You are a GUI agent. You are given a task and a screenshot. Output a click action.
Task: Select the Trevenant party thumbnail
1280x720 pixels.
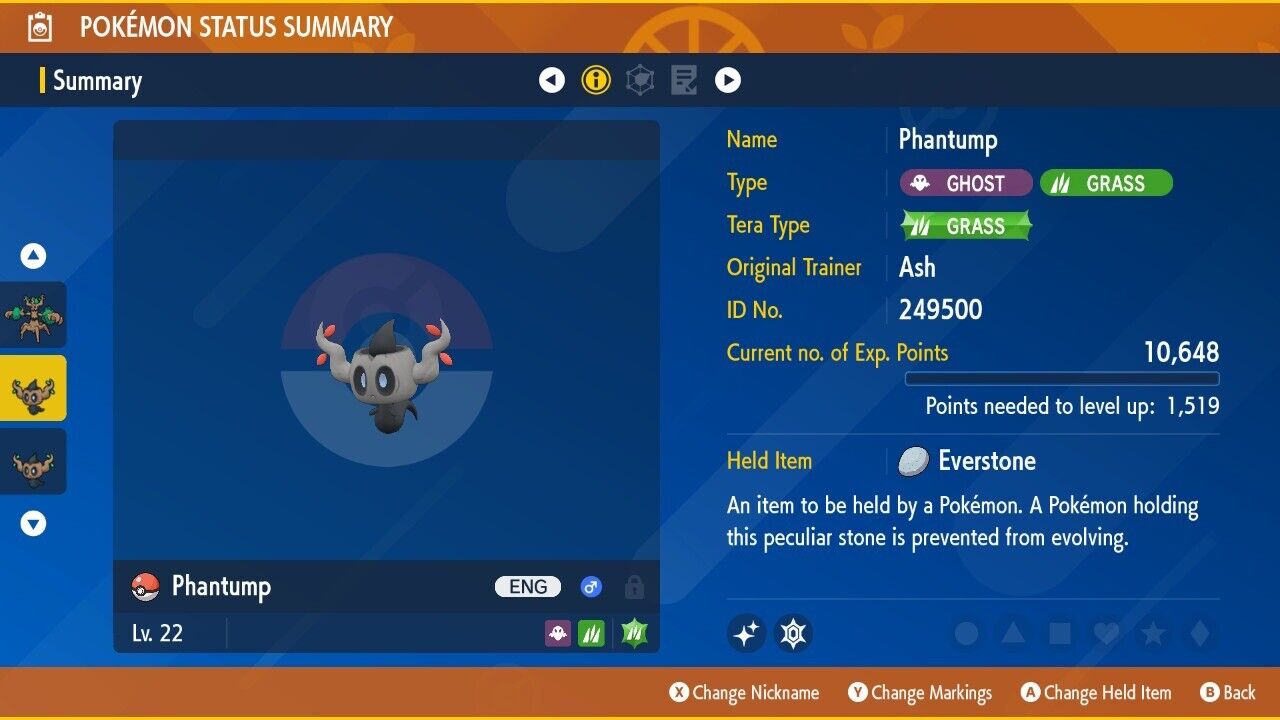coord(33,314)
